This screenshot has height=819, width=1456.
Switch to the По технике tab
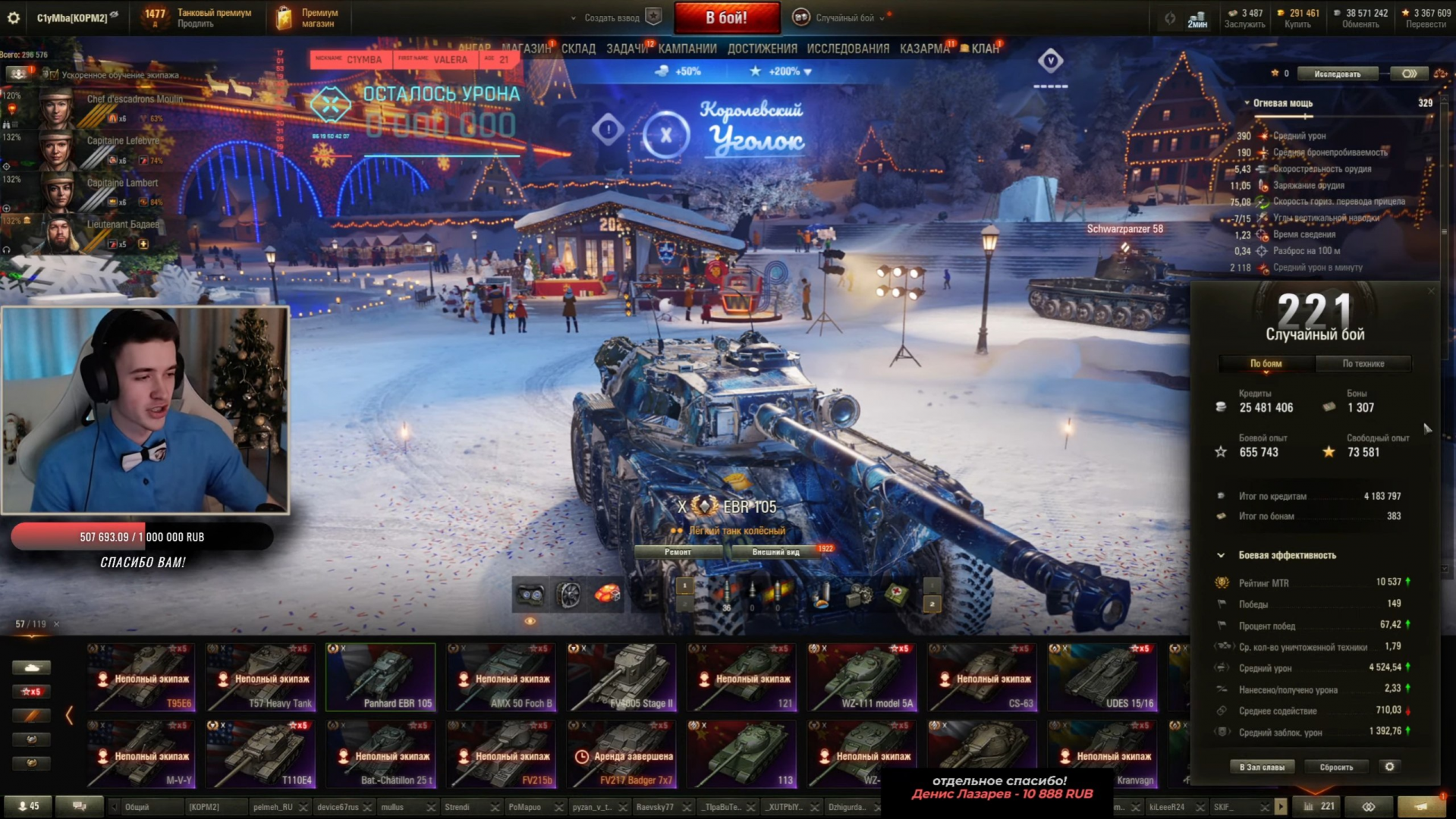click(x=1363, y=364)
